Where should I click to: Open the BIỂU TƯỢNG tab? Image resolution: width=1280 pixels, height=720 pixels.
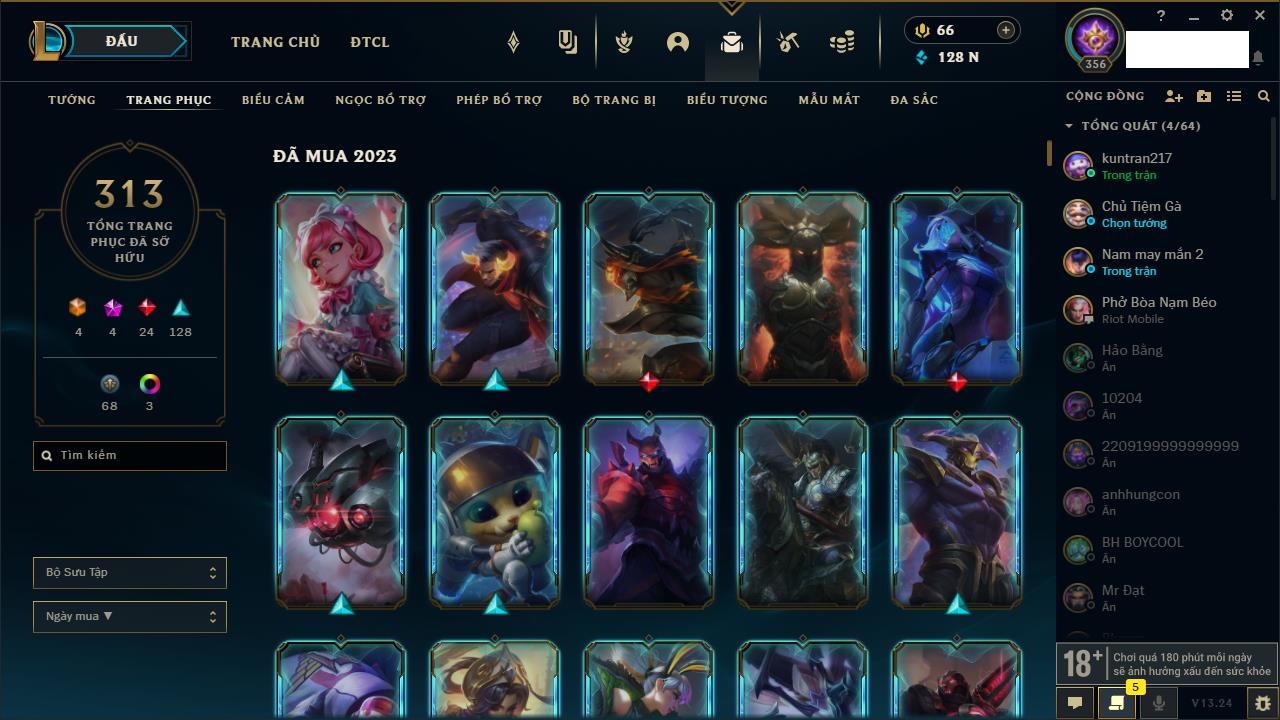point(727,100)
